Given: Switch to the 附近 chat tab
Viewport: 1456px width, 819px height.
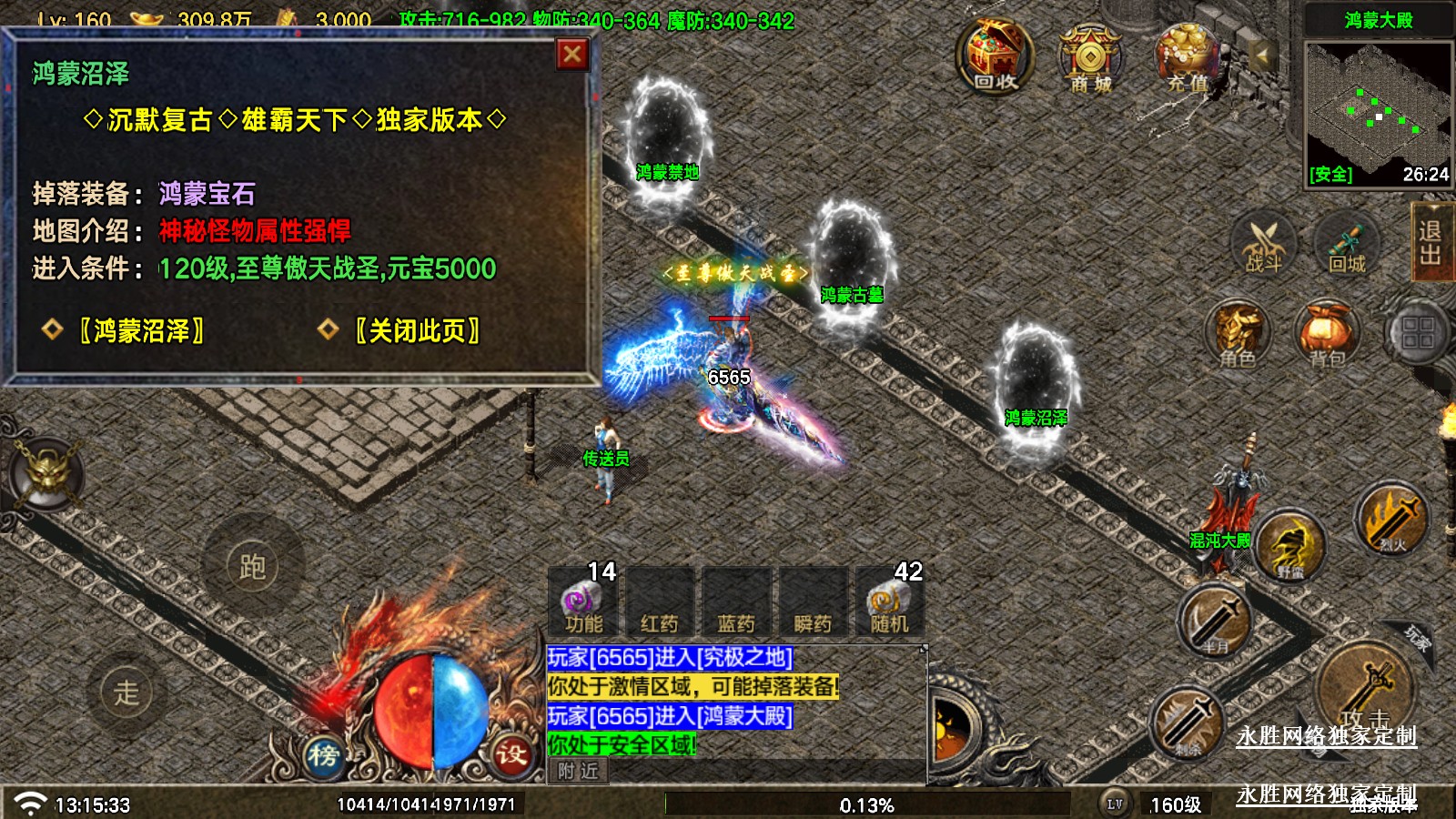Looking at the screenshot, I should pos(579,772).
